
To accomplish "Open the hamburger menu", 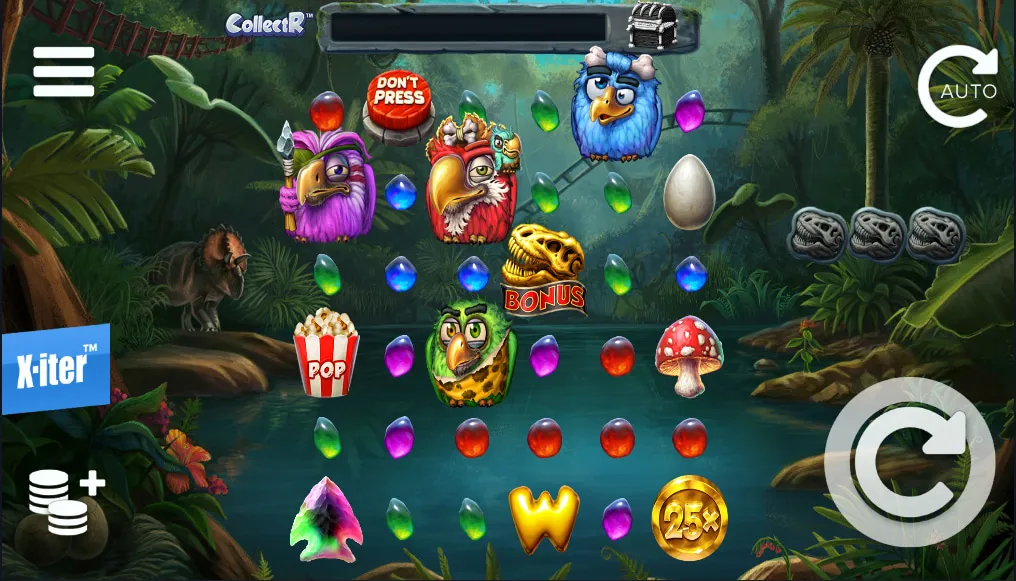I will coord(64,72).
